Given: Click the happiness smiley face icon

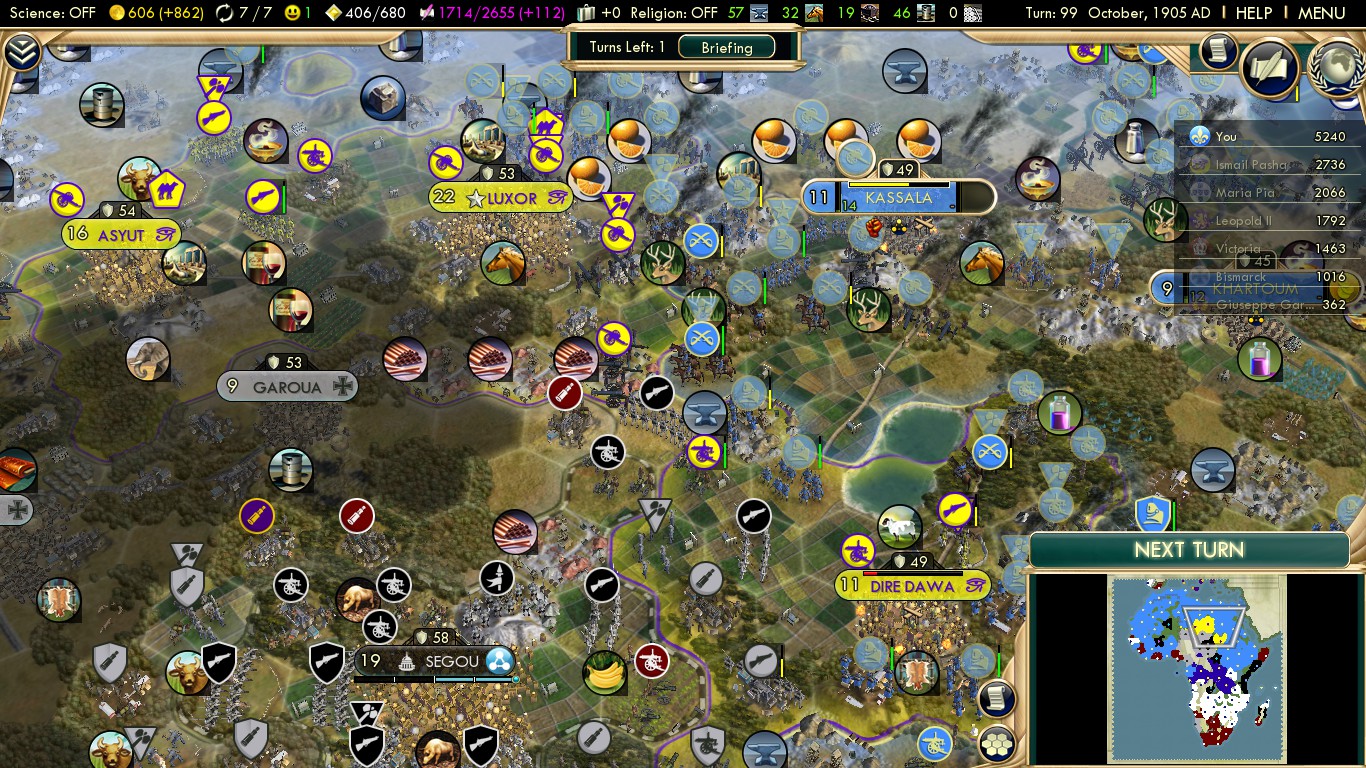Looking at the screenshot, I should (293, 13).
